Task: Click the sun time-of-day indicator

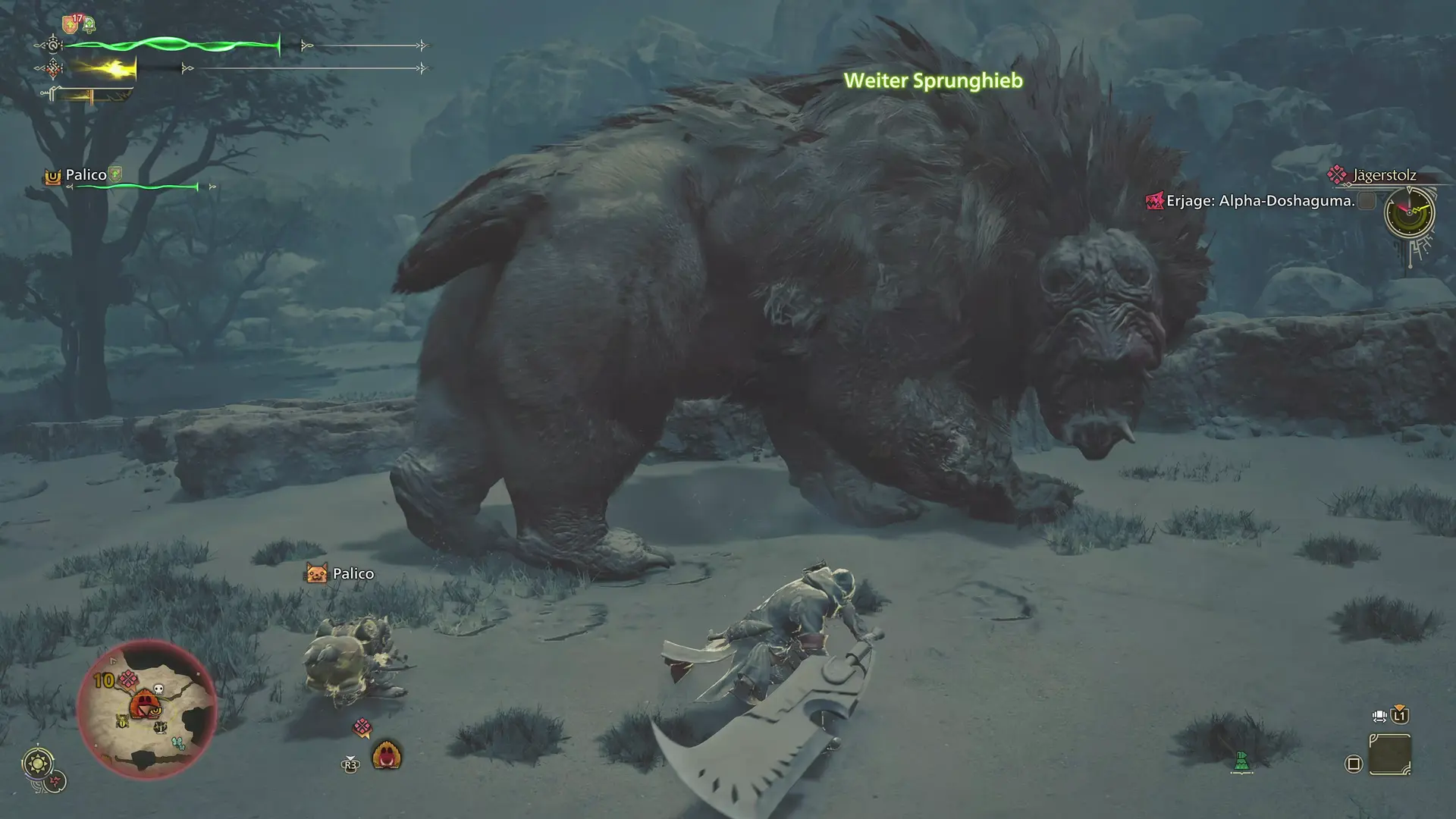Action: [x=38, y=762]
